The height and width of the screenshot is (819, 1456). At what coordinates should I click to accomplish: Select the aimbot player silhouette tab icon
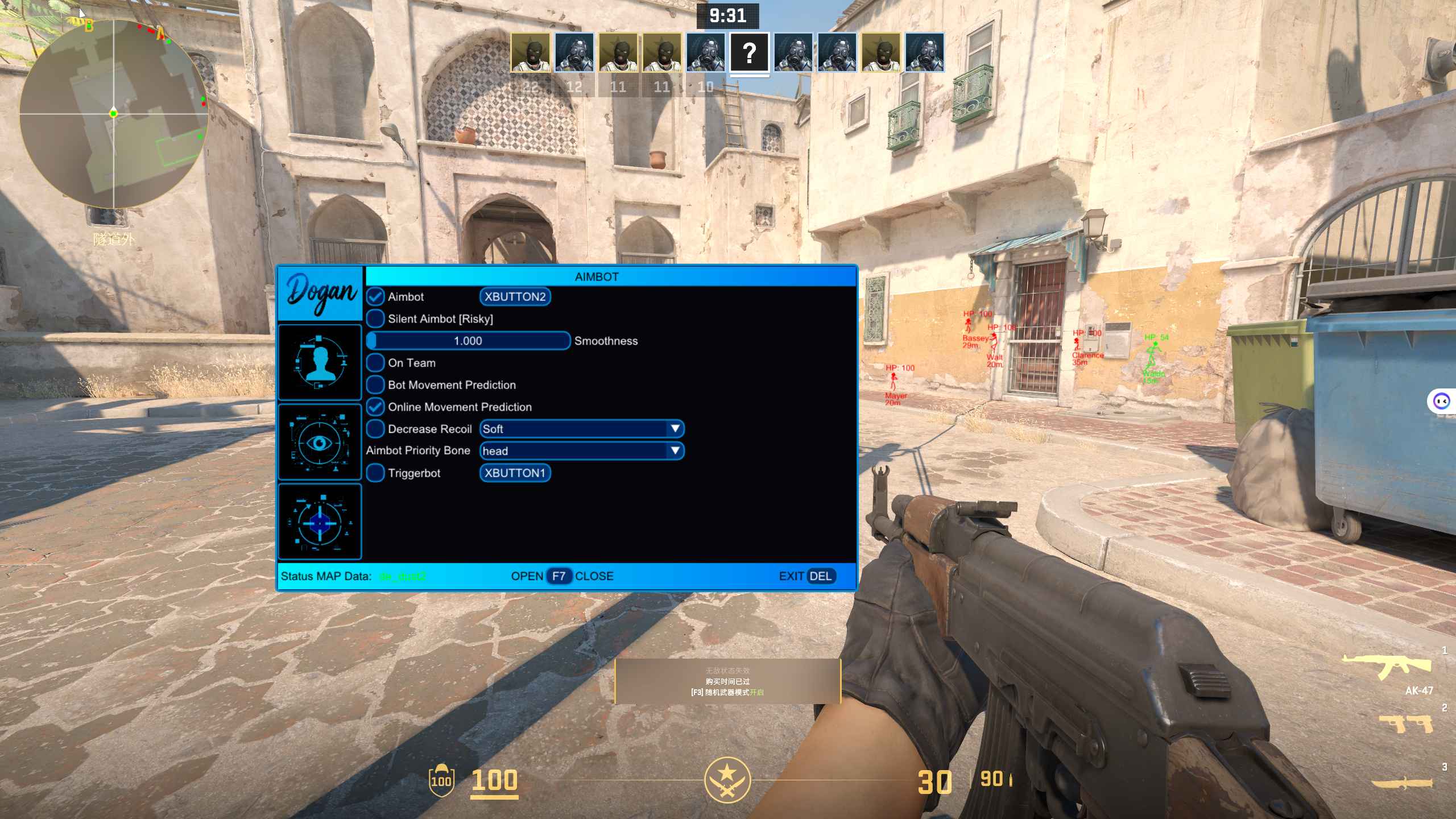(x=320, y=362)
